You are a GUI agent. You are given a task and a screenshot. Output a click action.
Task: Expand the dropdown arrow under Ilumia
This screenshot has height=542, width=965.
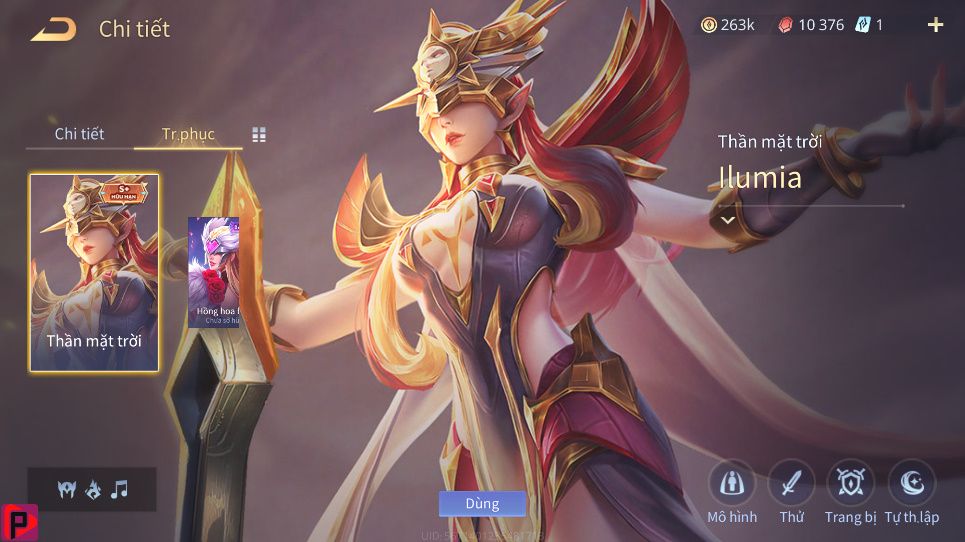point(728,219)
